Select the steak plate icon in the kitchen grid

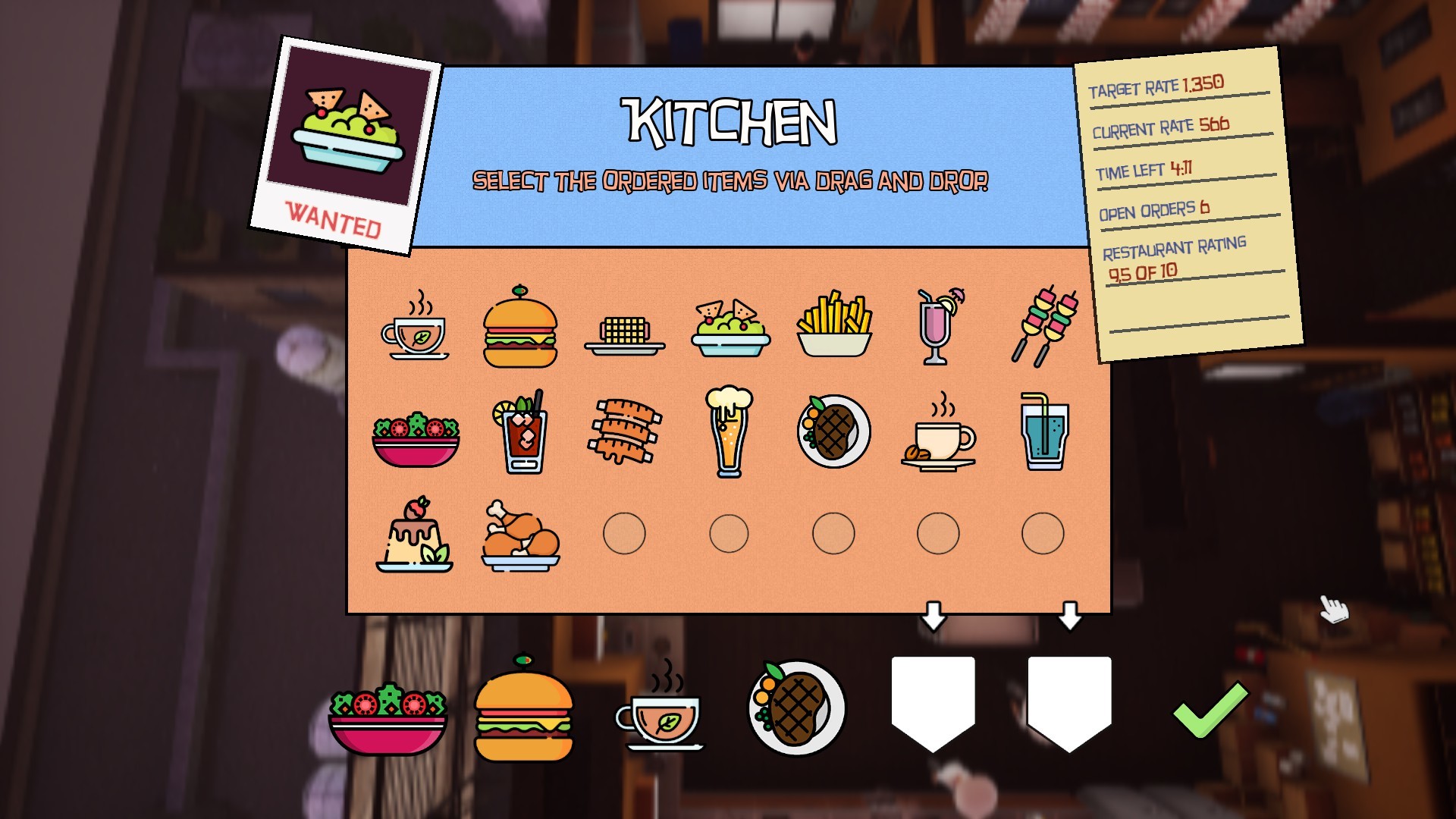click(834, 430)
